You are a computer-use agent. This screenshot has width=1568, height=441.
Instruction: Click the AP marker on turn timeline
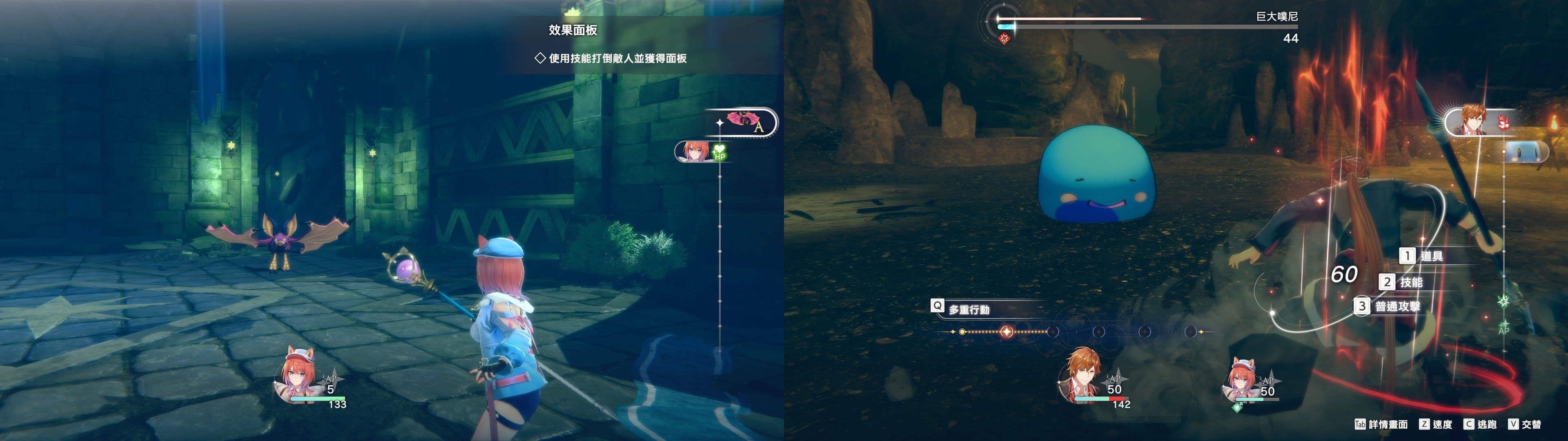[x=1503, y=328]
